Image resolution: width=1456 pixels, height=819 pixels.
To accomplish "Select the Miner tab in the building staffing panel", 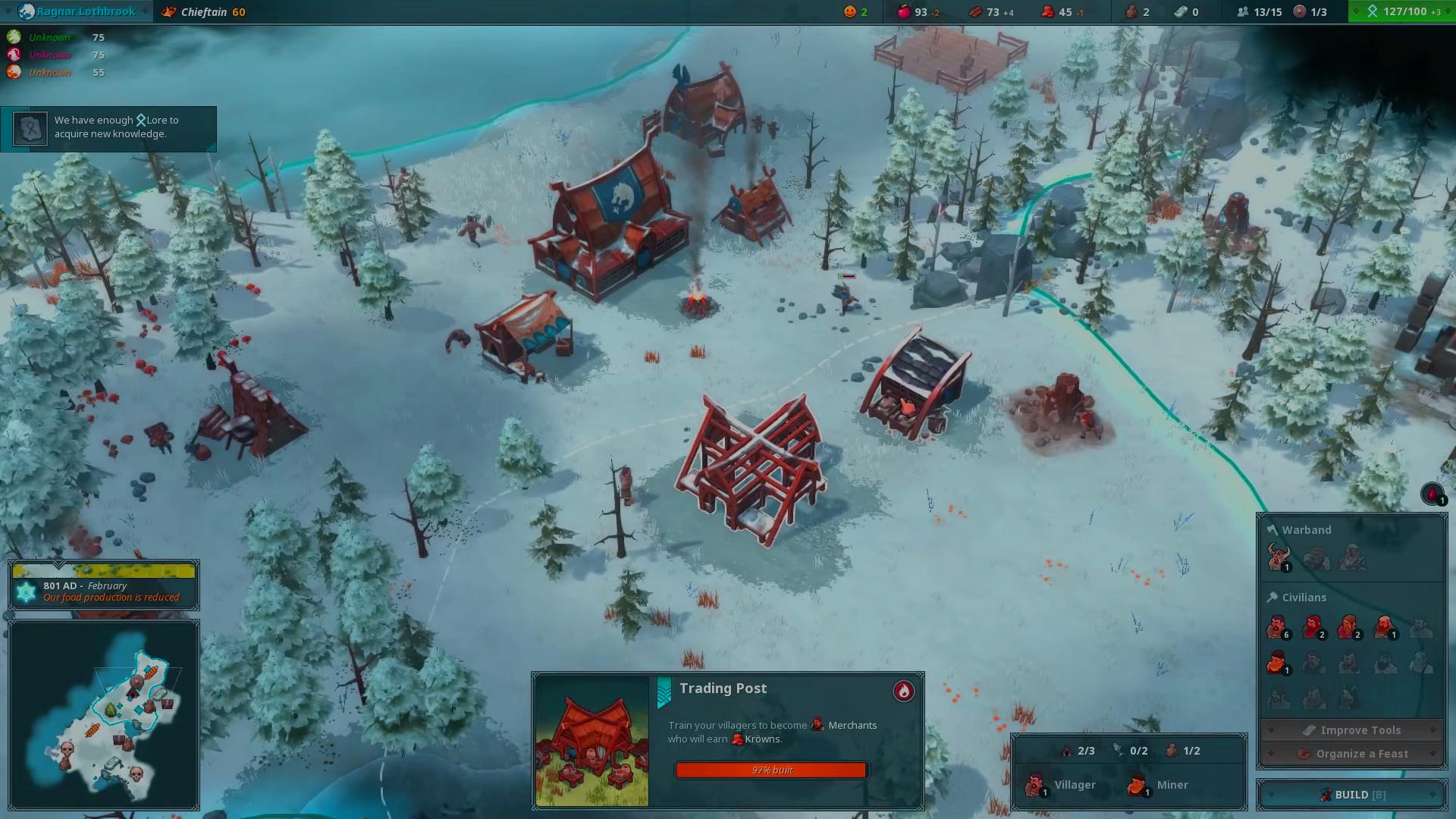I will point(1160,784).
